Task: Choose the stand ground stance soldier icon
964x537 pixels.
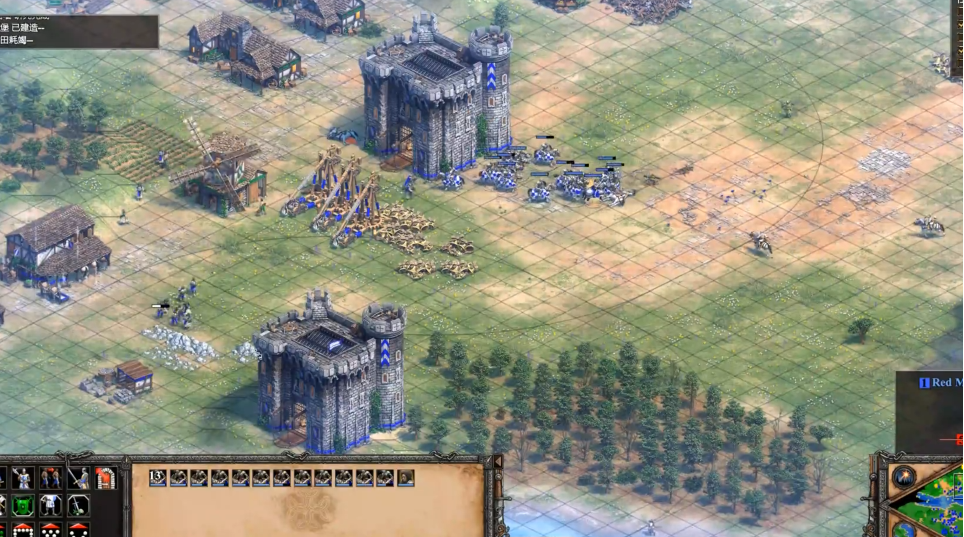Action: 49,504
